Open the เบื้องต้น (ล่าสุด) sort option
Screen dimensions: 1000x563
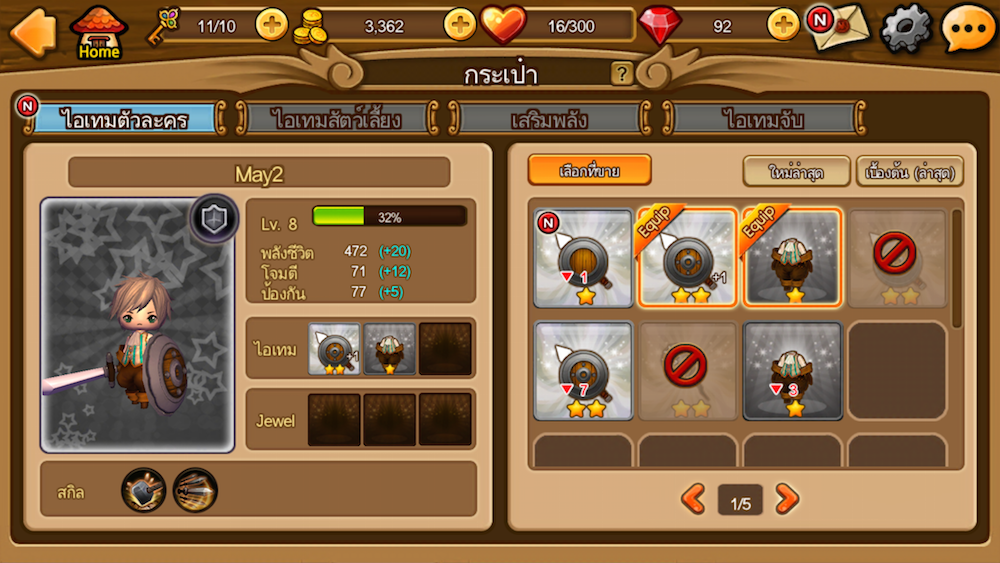(x=910, y=171)
